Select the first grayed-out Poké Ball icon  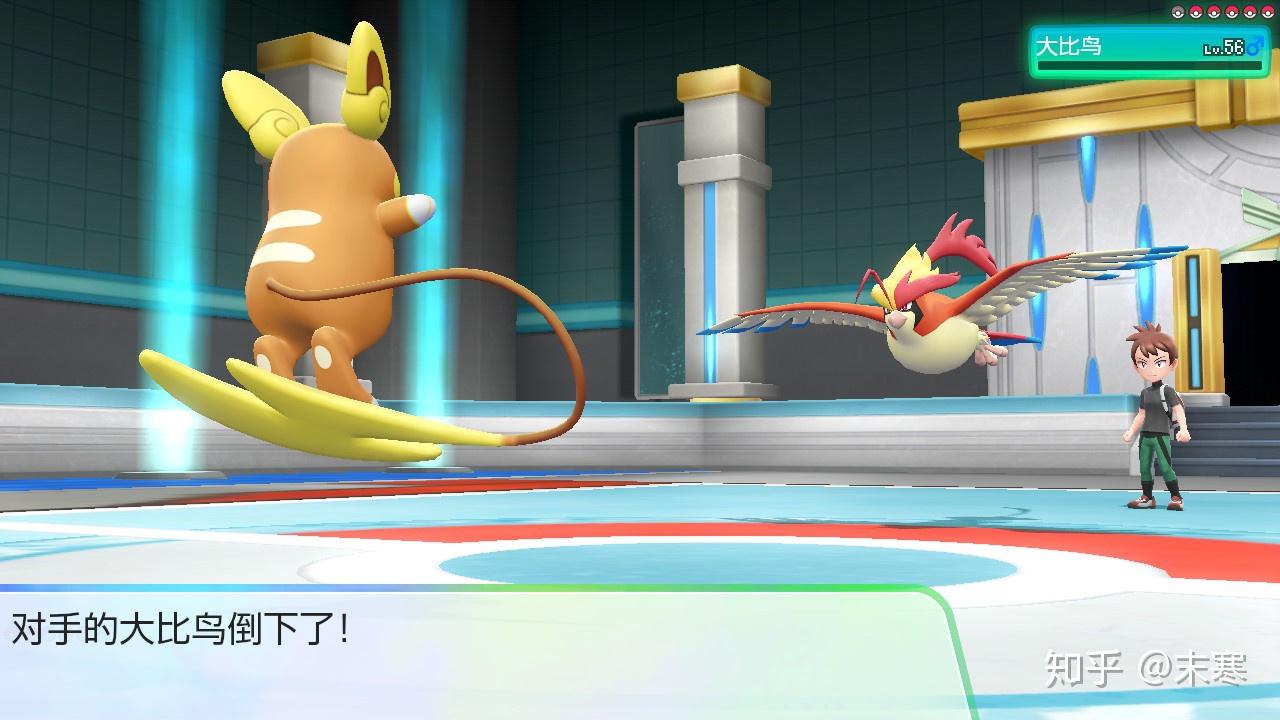(1177, 12)
